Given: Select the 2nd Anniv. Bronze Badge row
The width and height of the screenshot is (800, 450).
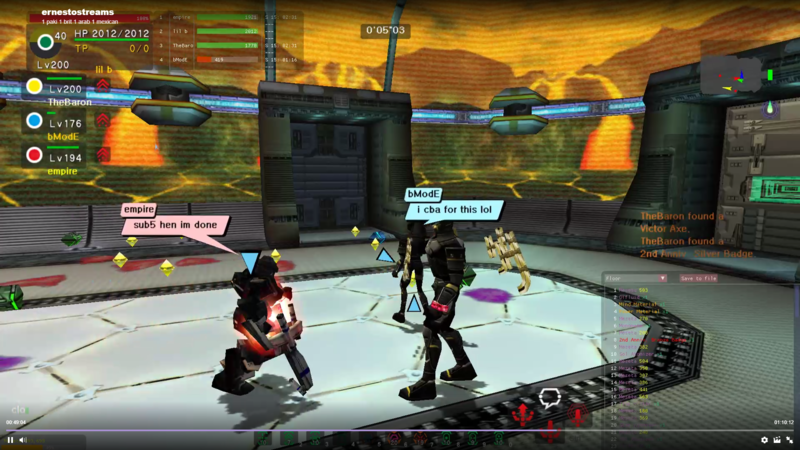Looking at the screenshot, I should tap(655, 340).
